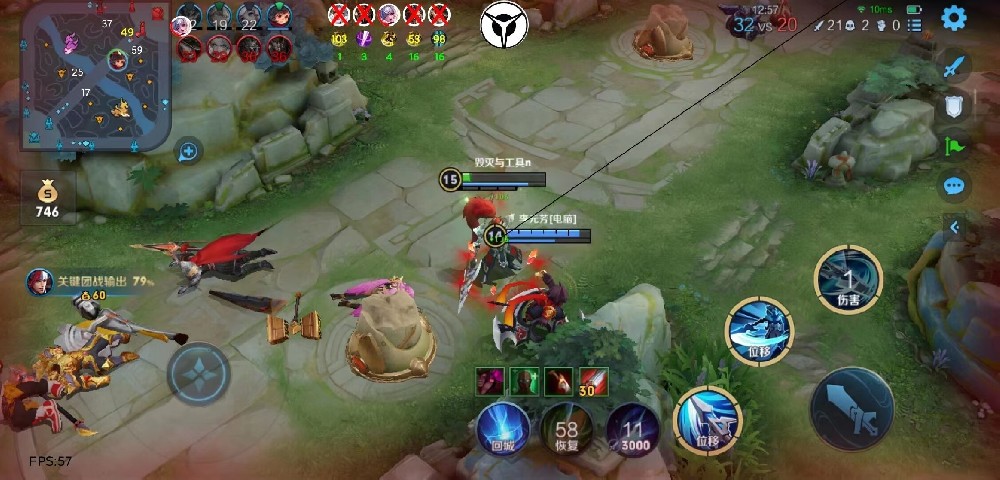
Task: Open the quick chat bubble
Action: click(954, 185)
